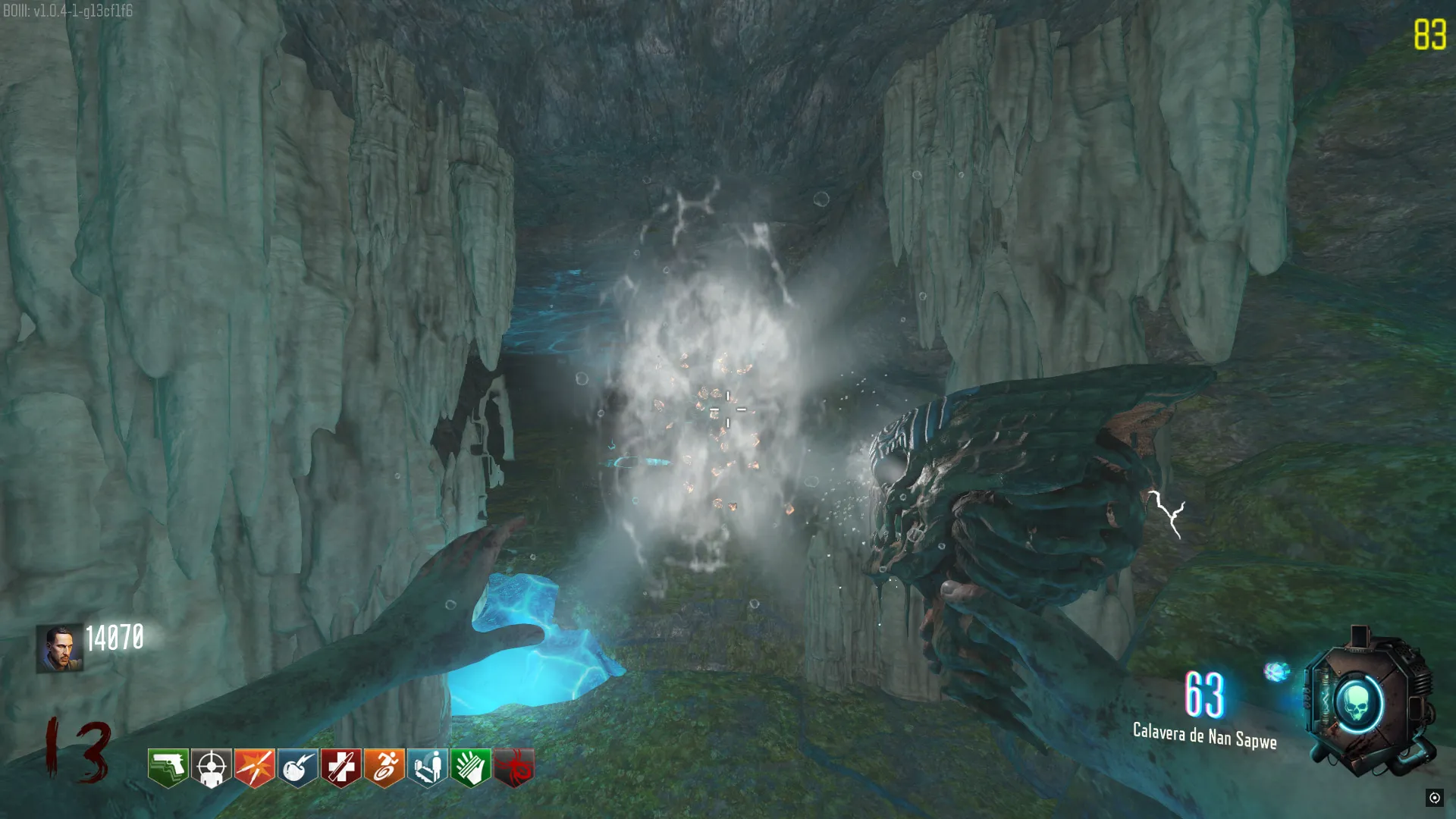Choose the Quick Revive perk icon
1456x819 pixels.
(428, 767)
